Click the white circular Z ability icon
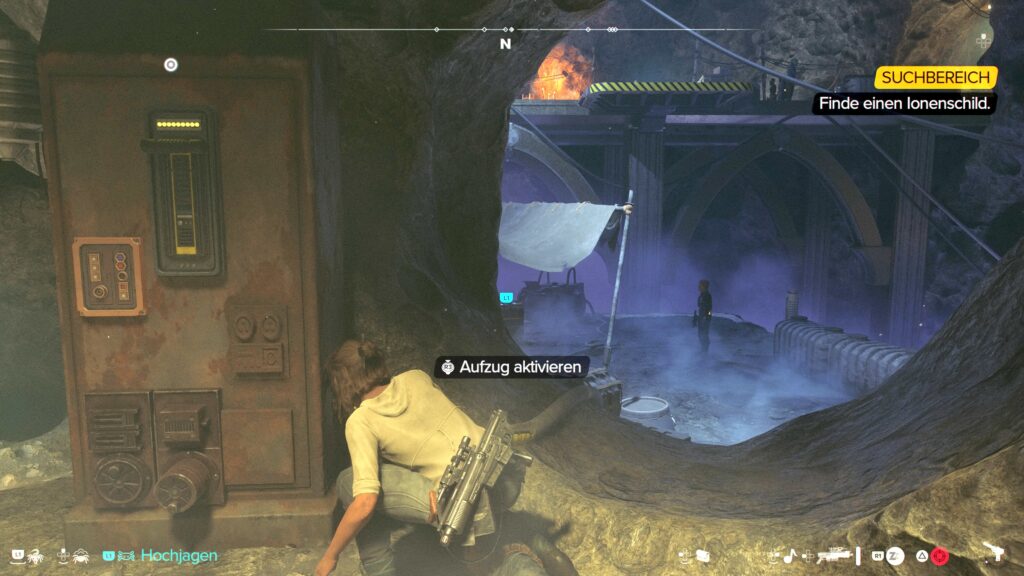The height and width of the screenshot is (576, 1024). coord(895,555)
